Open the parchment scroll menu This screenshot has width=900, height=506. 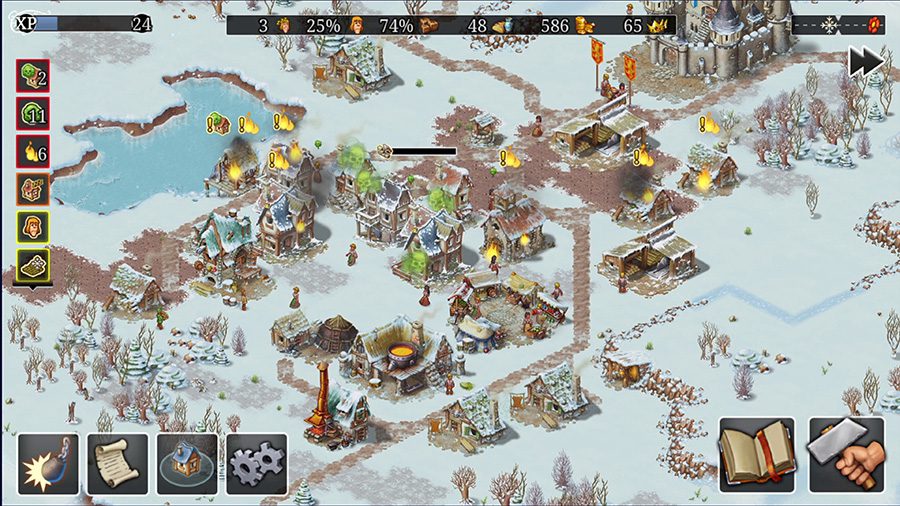point(117,463)
